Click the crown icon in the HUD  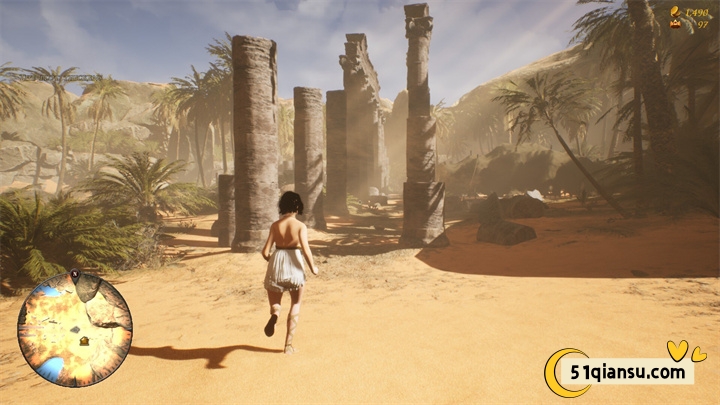[676, 24]
